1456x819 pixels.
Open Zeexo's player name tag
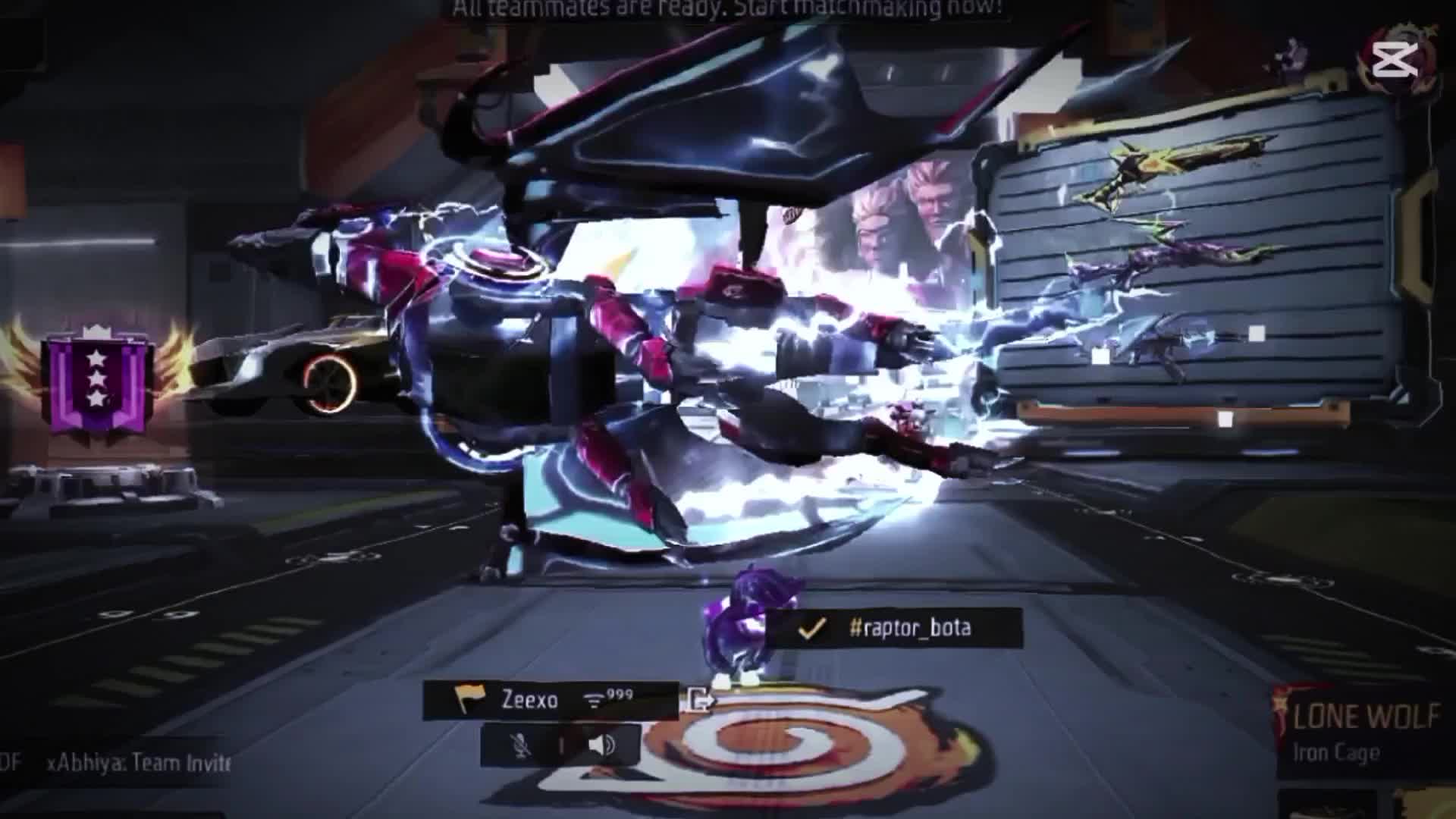pos(529,700)
